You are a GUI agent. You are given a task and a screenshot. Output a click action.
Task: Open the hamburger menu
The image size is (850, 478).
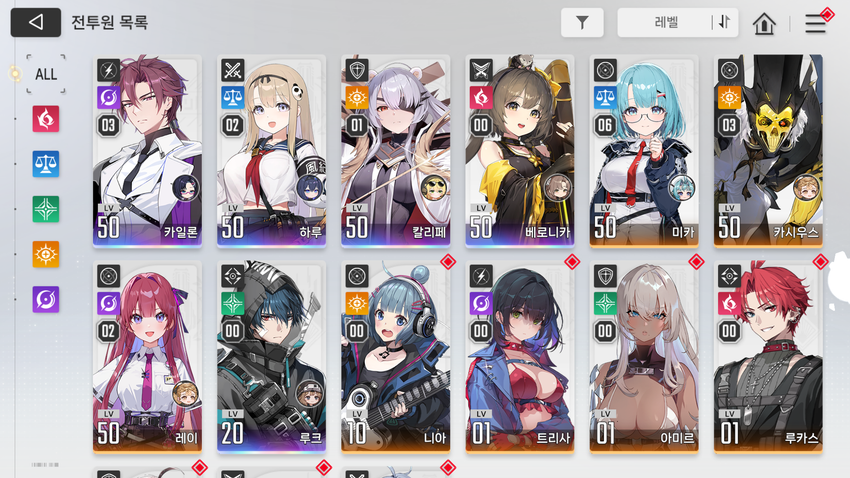pos(816,24)
